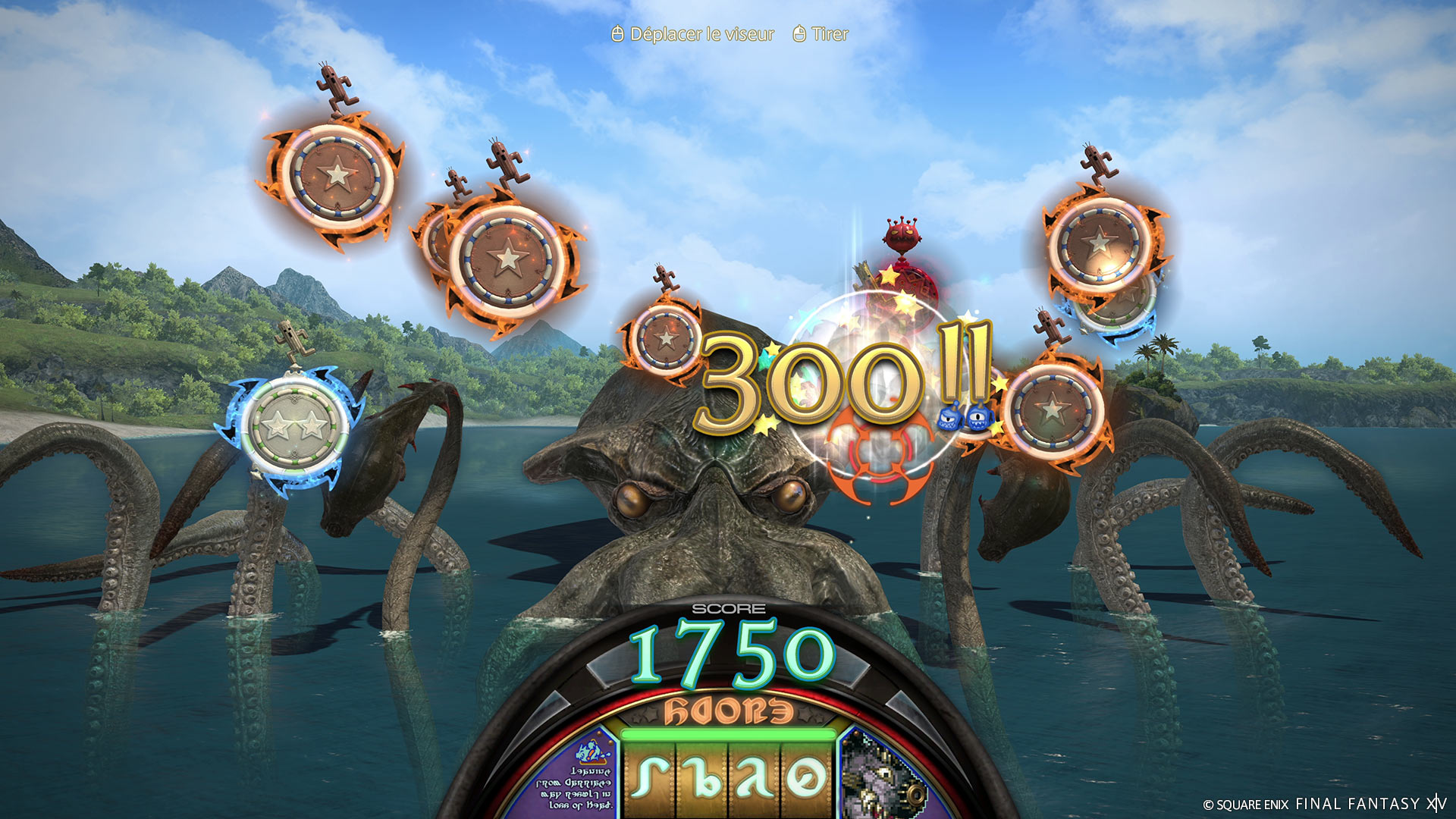Hit the smallest orange single-star target
The width and height of the screenshot is (1456, 819).
(x=666, y=338)
